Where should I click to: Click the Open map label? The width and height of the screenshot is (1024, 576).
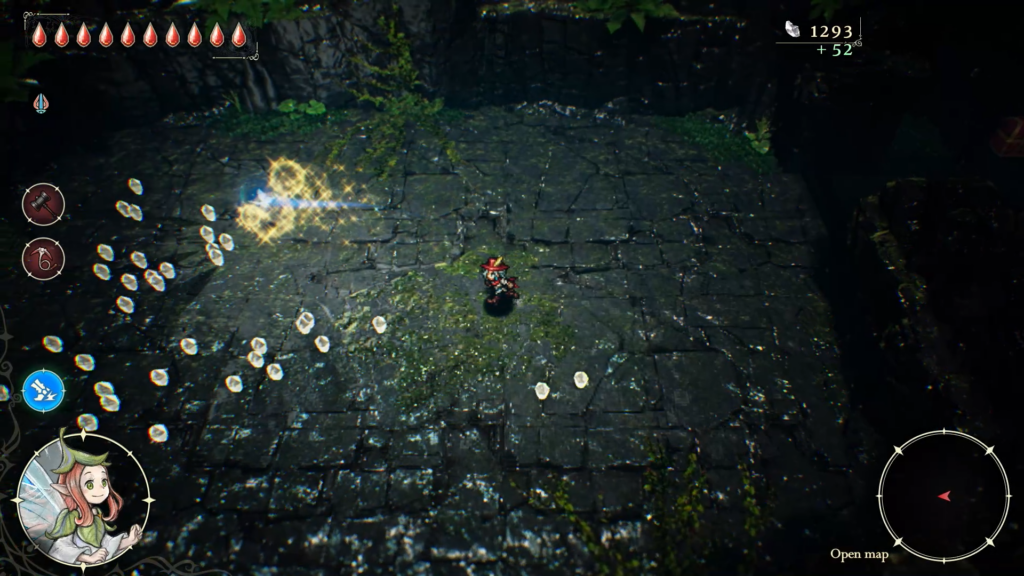coord(858,554)
